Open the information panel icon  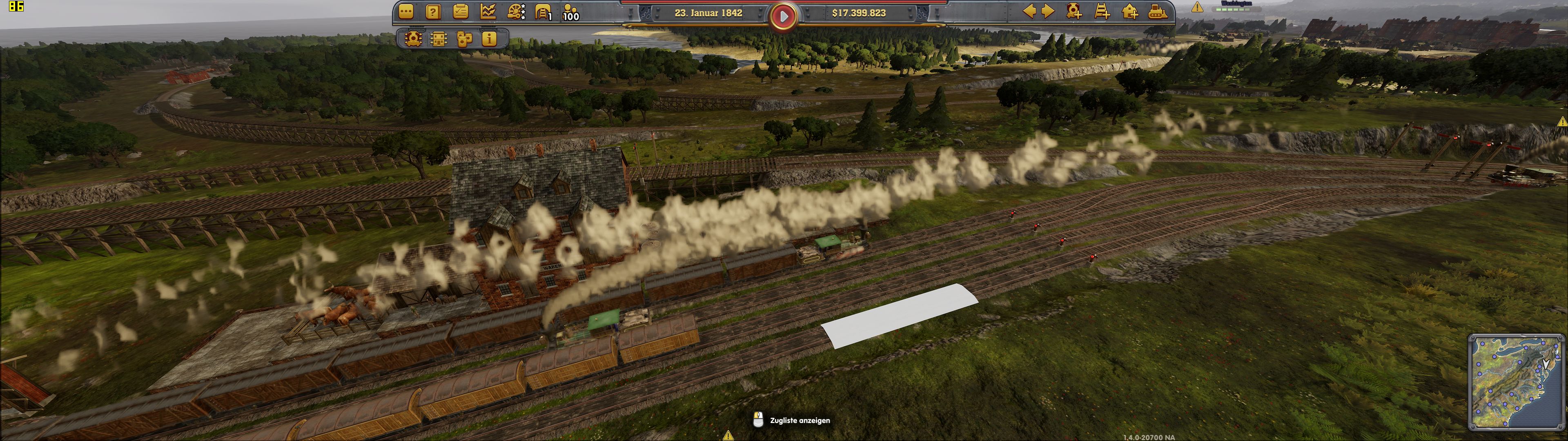tap(489, 39)
